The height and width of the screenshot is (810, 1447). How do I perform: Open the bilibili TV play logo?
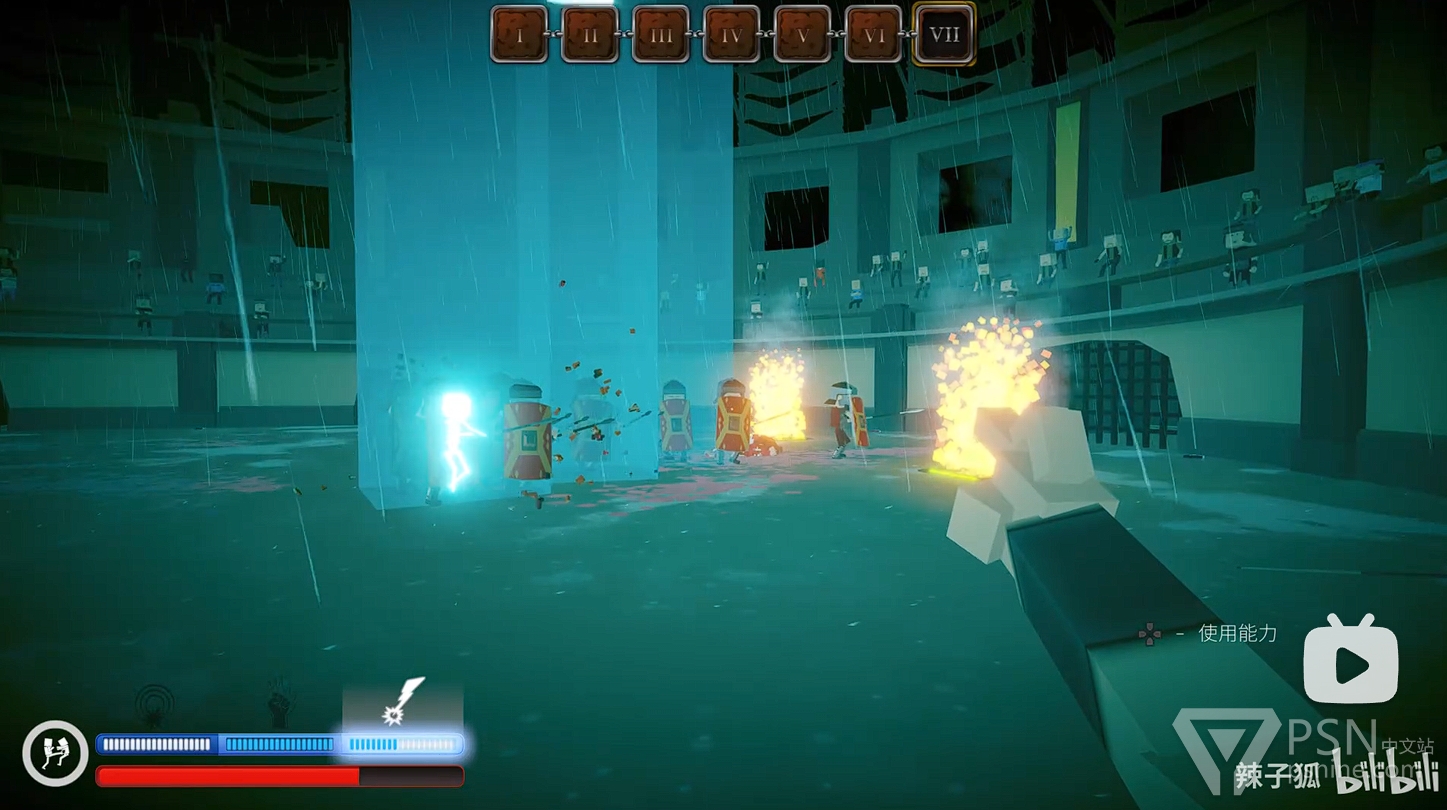[1350, 661]
